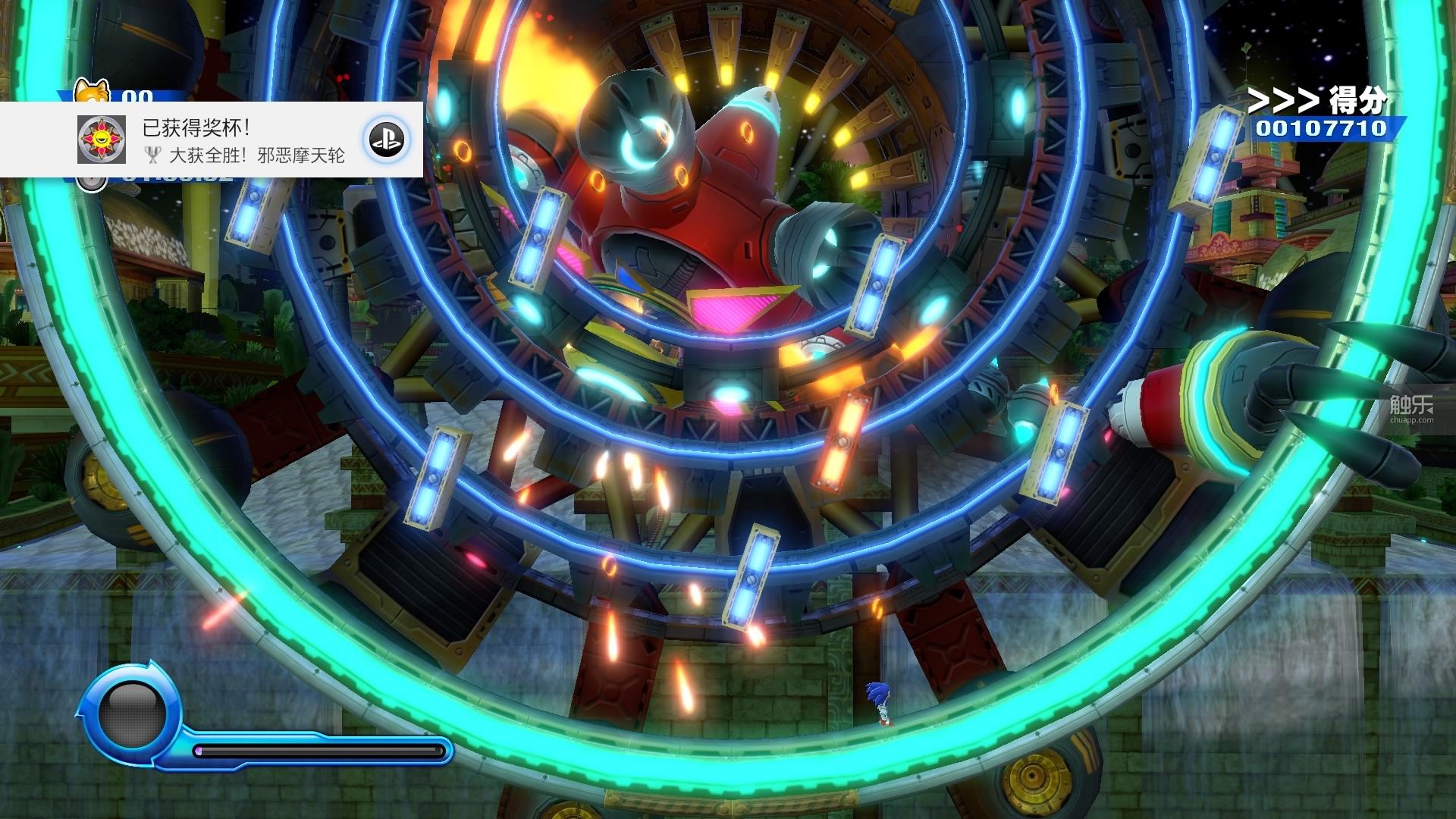Click the trophy's sun emblem thumbnail
This screenshot has width=1456, height=819.
coord(102,140)
